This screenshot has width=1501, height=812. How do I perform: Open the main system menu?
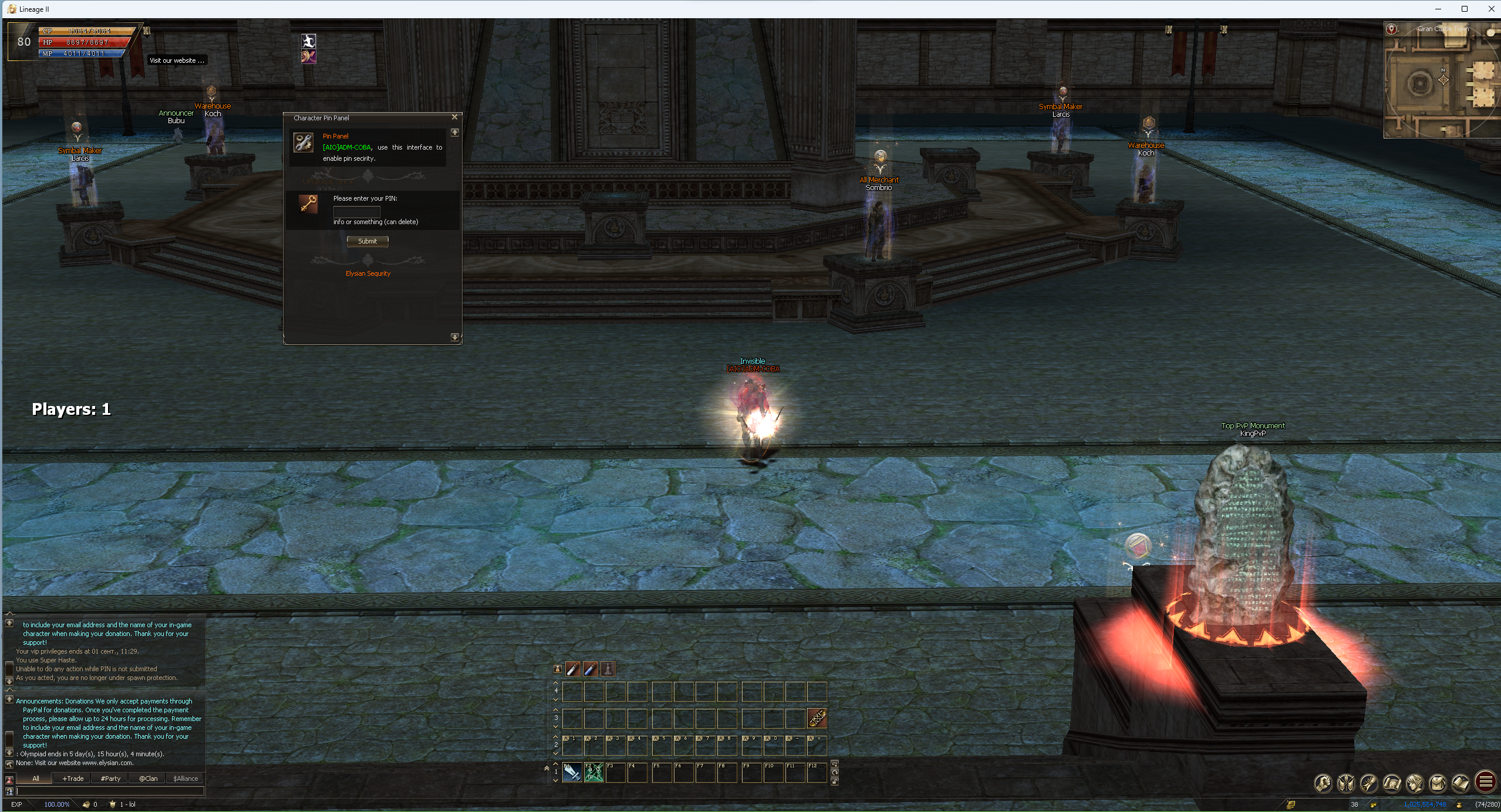click(x=1485, y=782)
